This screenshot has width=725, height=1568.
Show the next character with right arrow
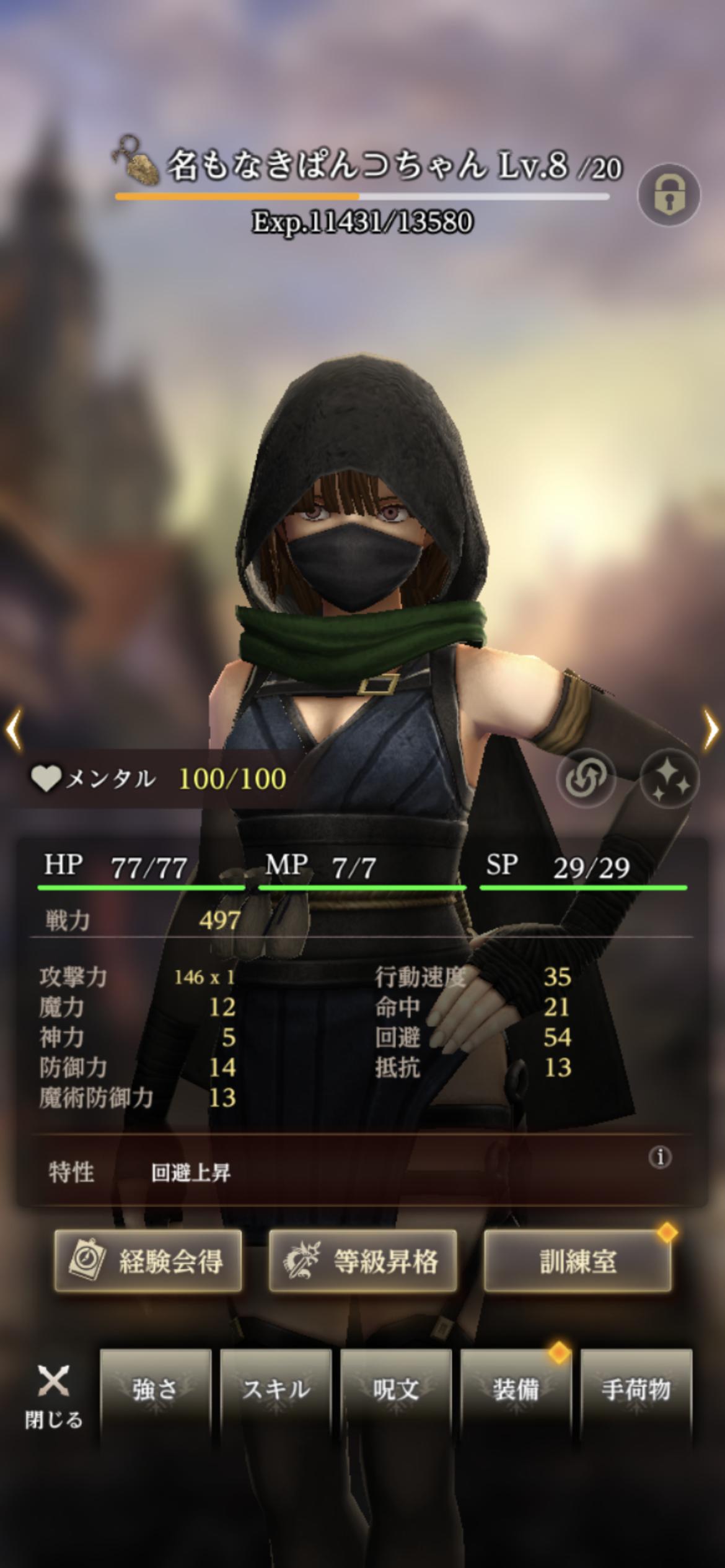click(711, 731)
